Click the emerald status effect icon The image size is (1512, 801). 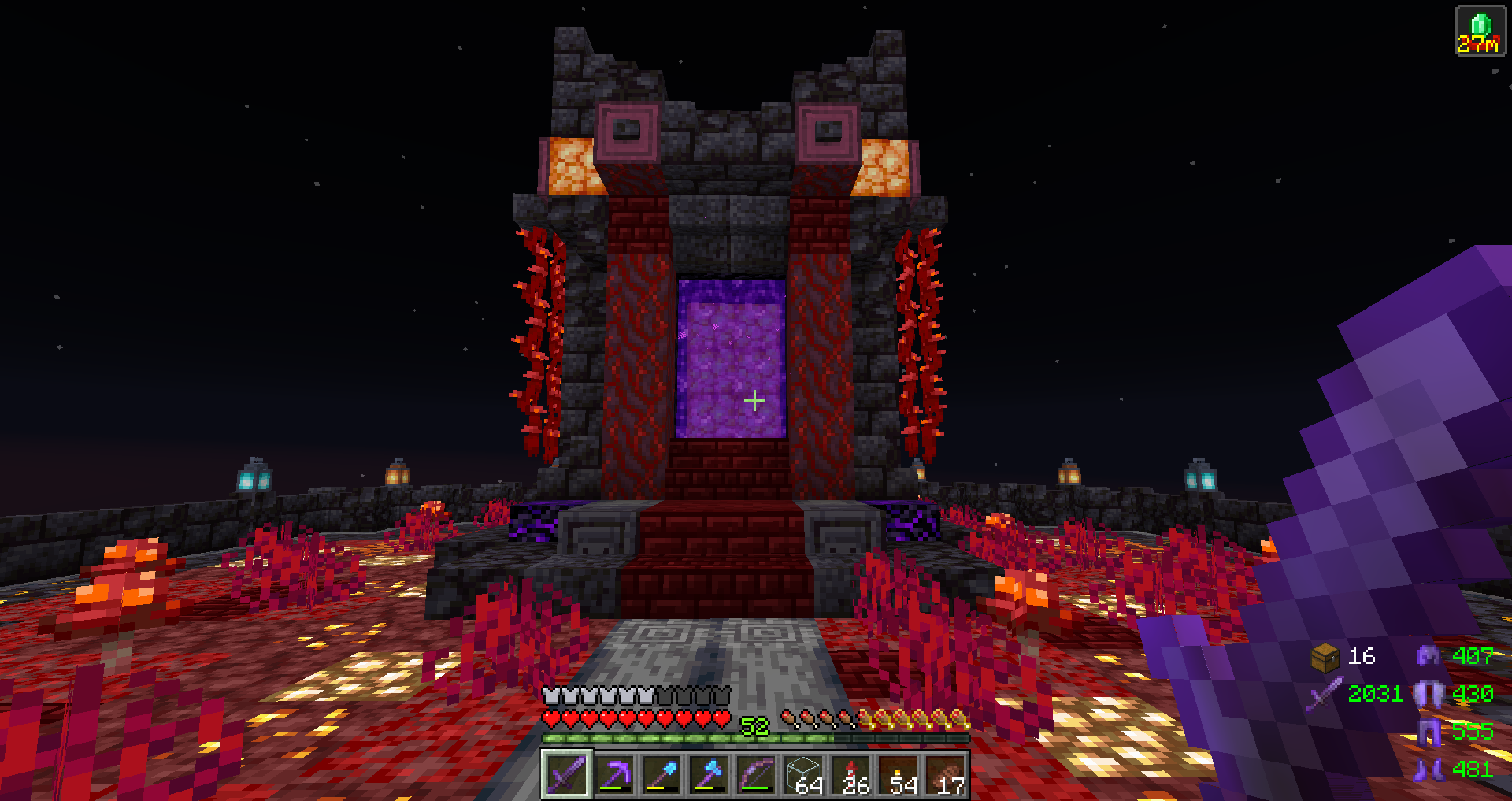pos(1480,31)
